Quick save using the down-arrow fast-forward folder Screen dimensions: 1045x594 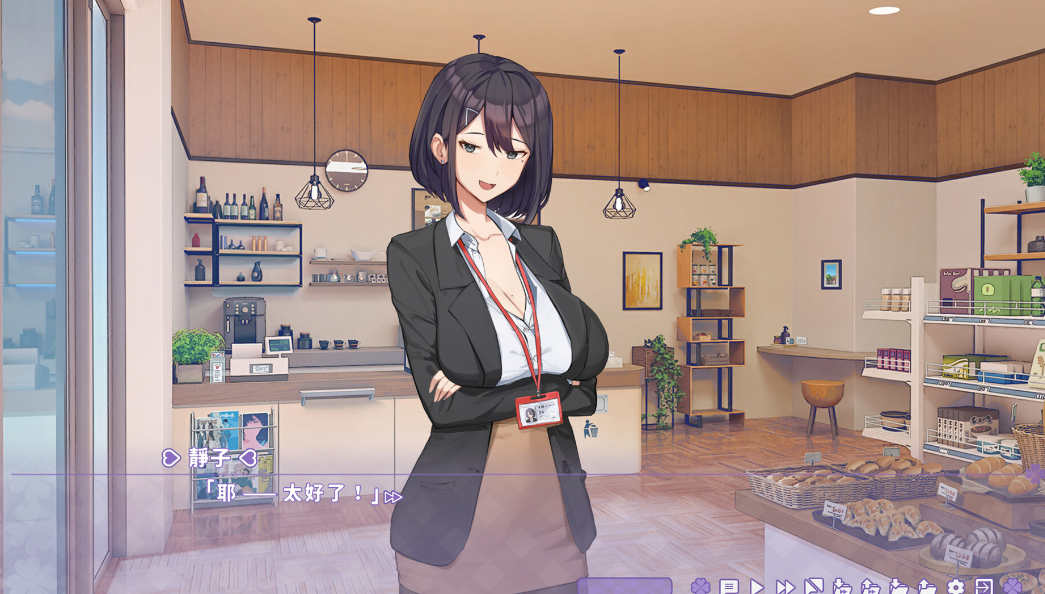click(842, 587)
